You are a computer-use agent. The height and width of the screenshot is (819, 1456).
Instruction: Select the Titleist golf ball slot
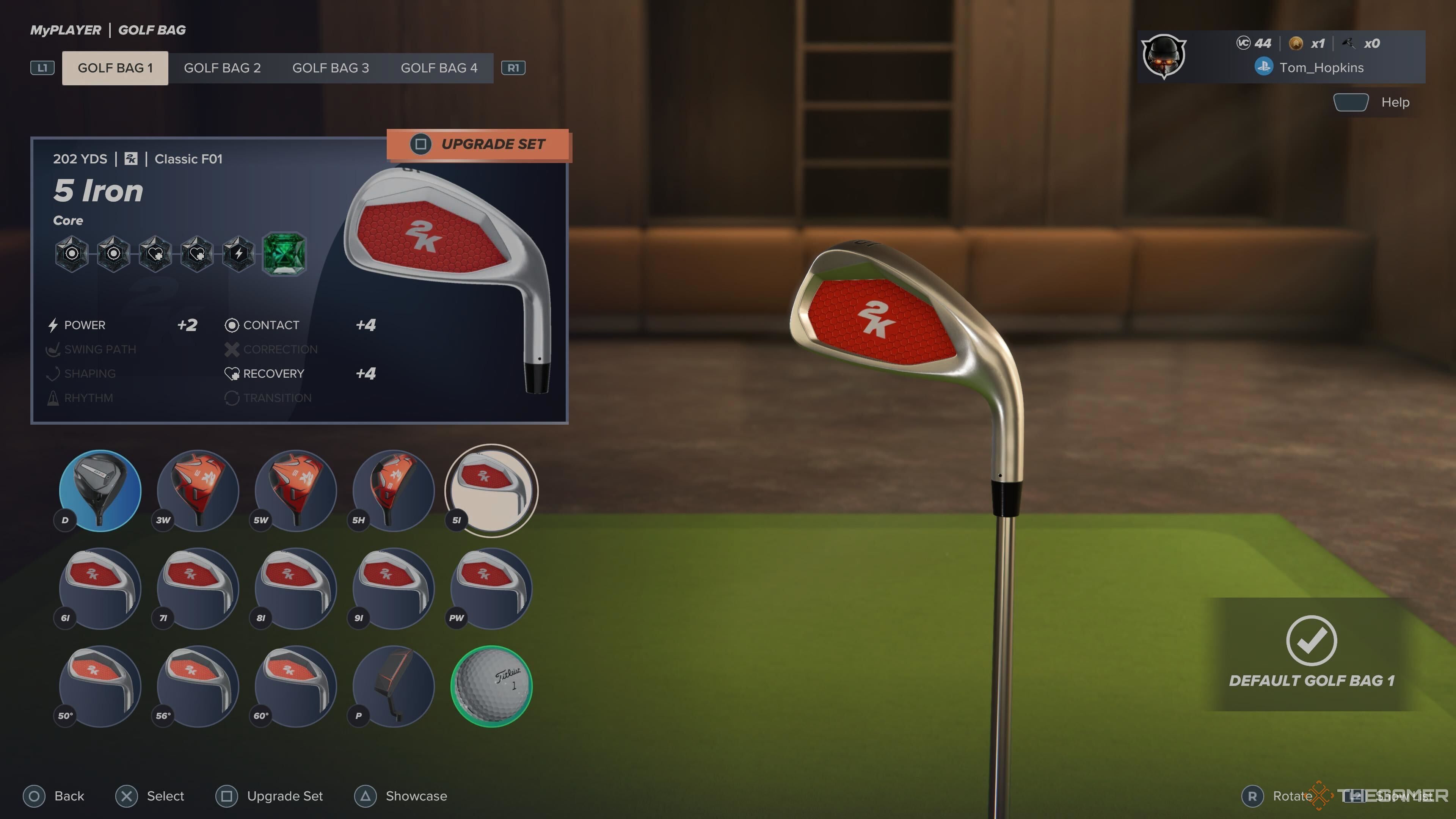click(491, 686)
